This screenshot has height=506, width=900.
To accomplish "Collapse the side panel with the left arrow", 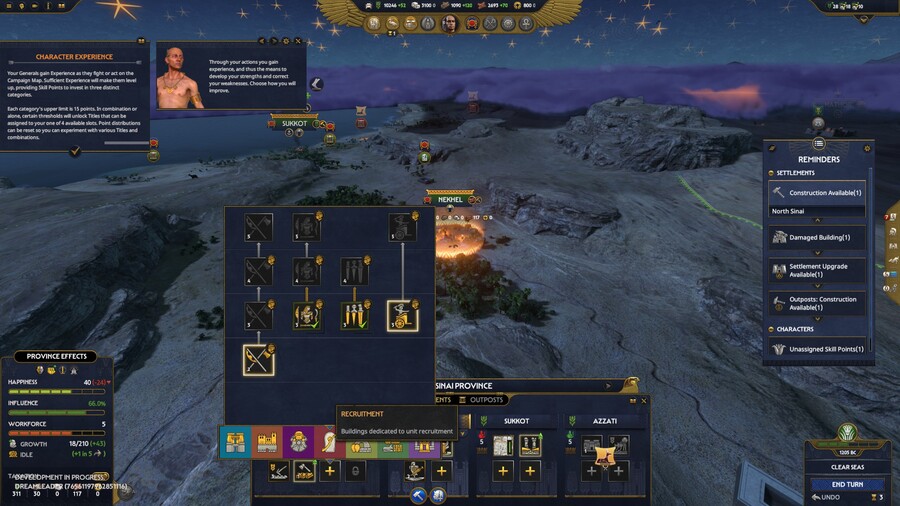I will click(316, 84).
